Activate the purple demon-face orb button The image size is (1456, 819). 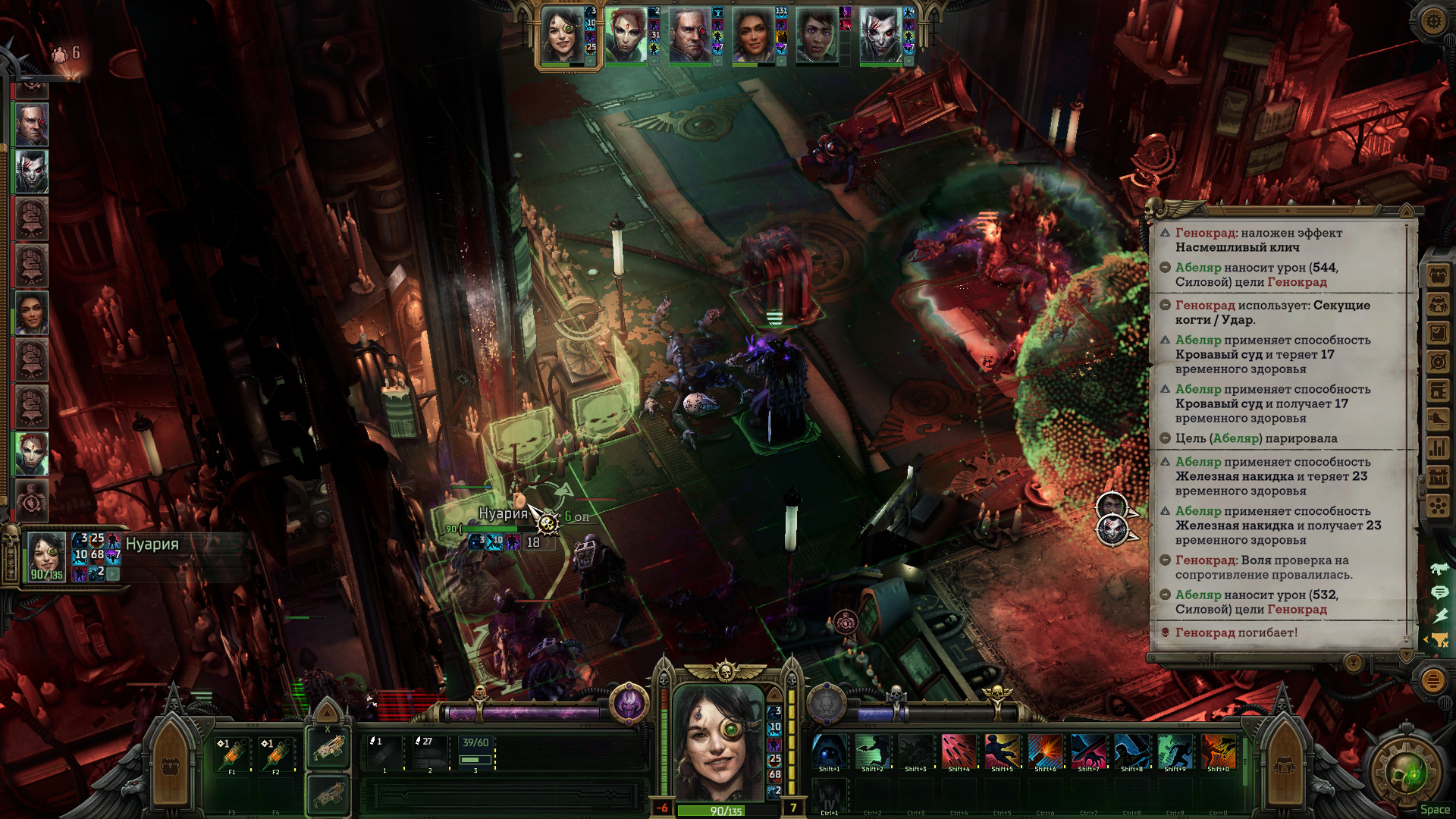[x=628, y=703]
